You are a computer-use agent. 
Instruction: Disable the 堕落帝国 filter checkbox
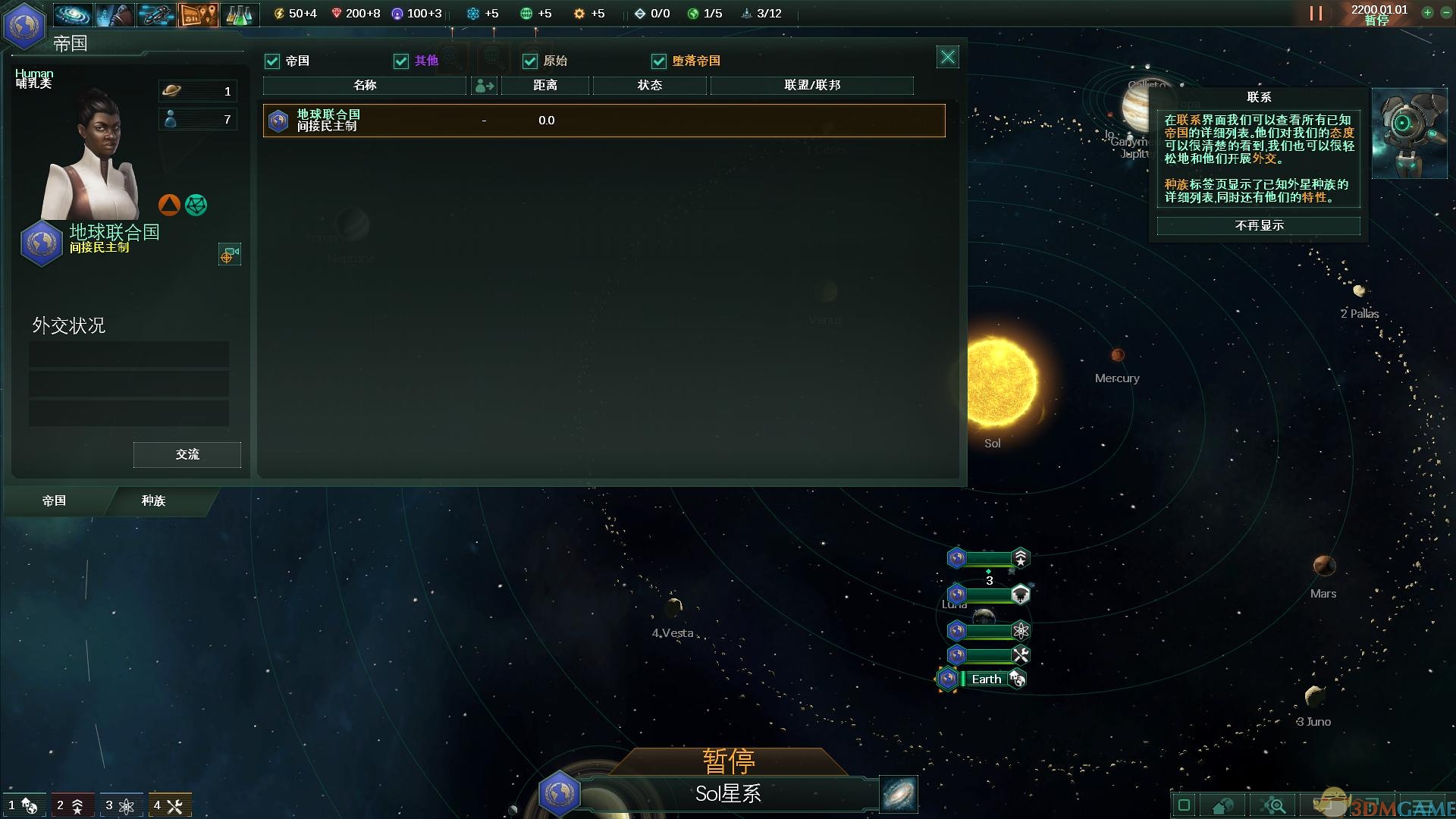pos(658,61)
